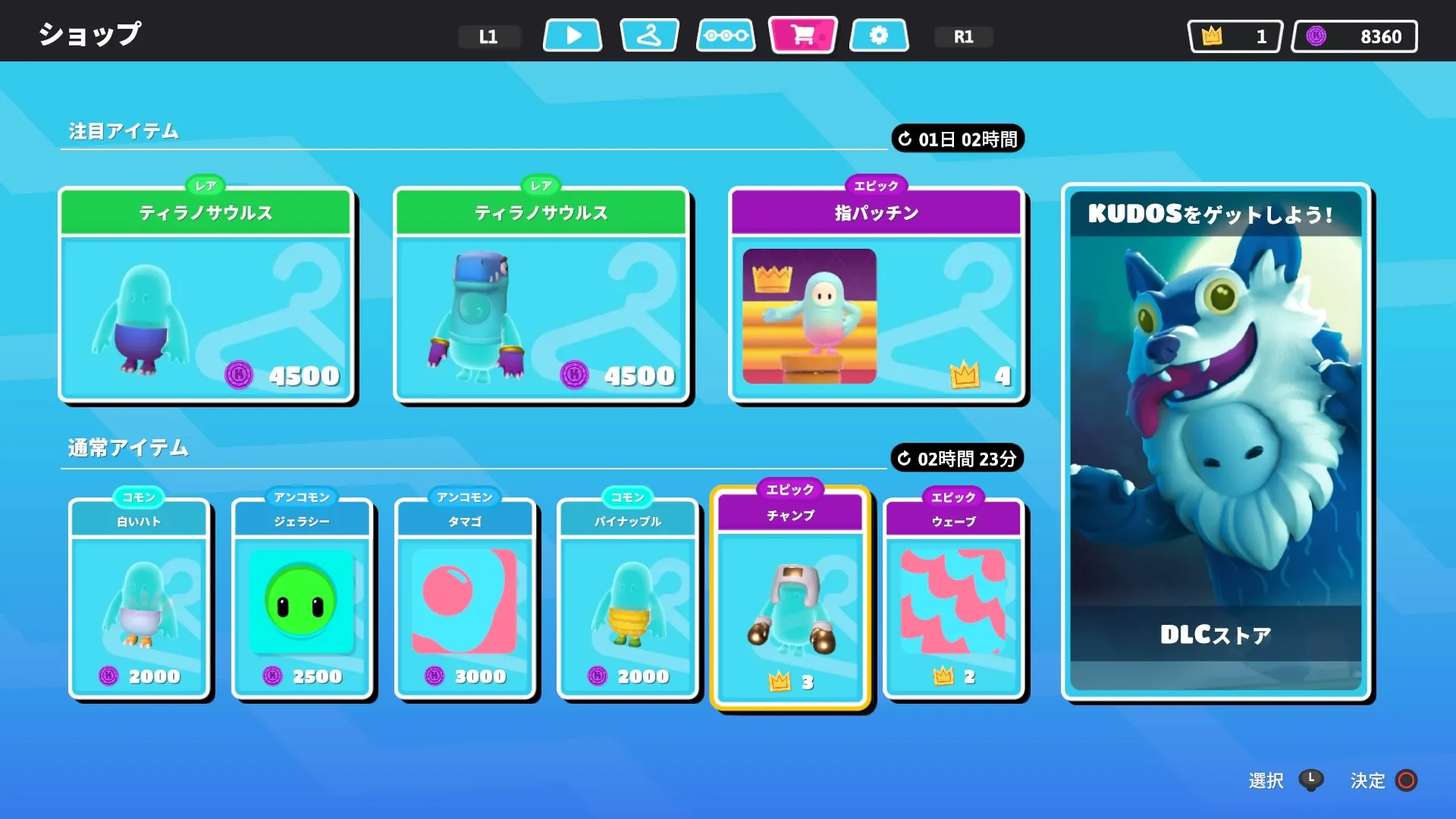Click the refresh timer next to 注目アイテム
Image resolution: width=1456 pixels, height=819 pixels.
pyautogui.click(x=957, y=139)
